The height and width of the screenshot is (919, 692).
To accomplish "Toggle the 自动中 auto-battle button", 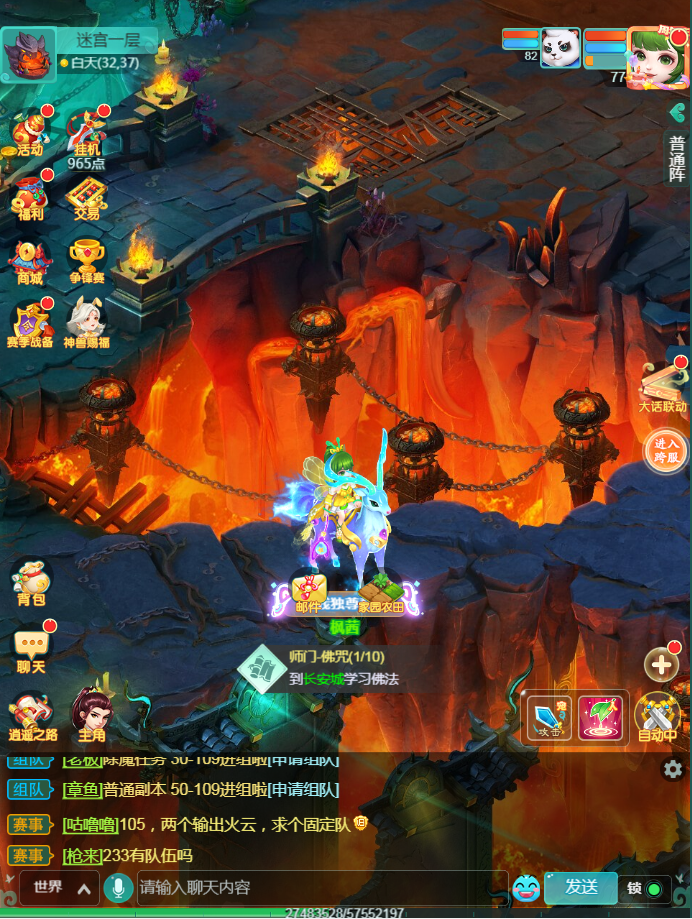I will point(657,717).
